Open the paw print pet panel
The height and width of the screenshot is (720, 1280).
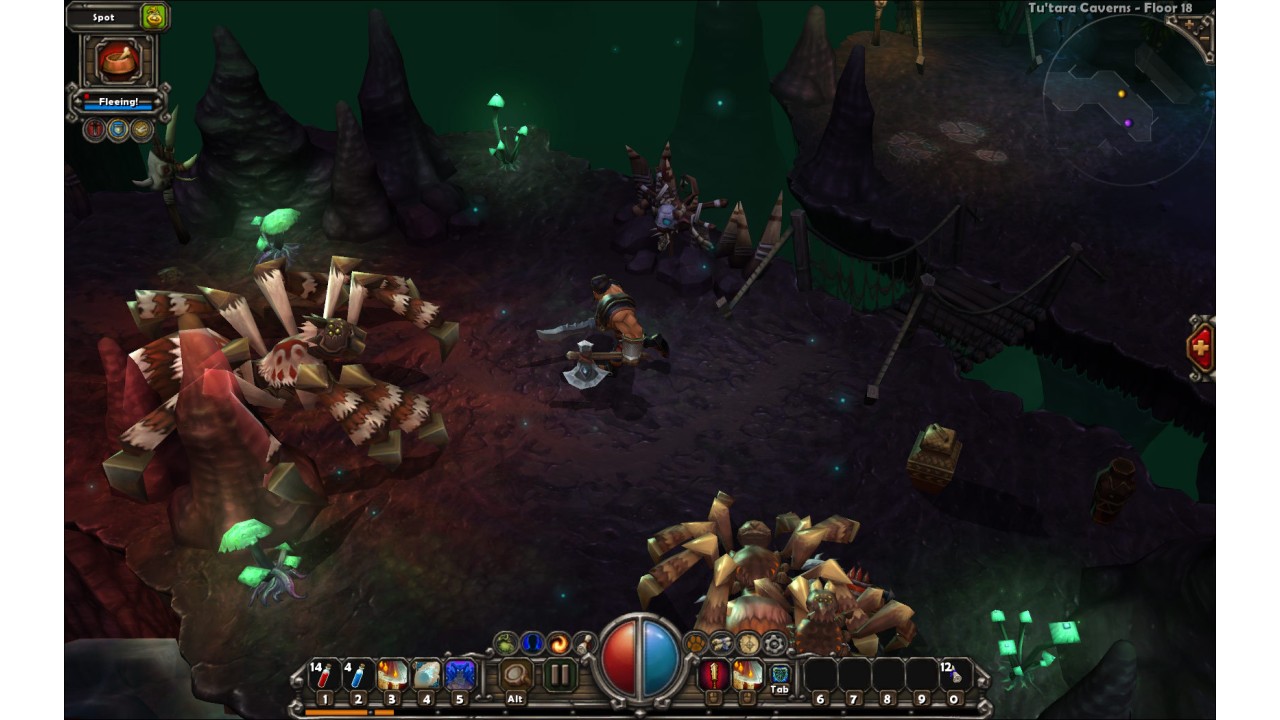[x=695, y=643]
